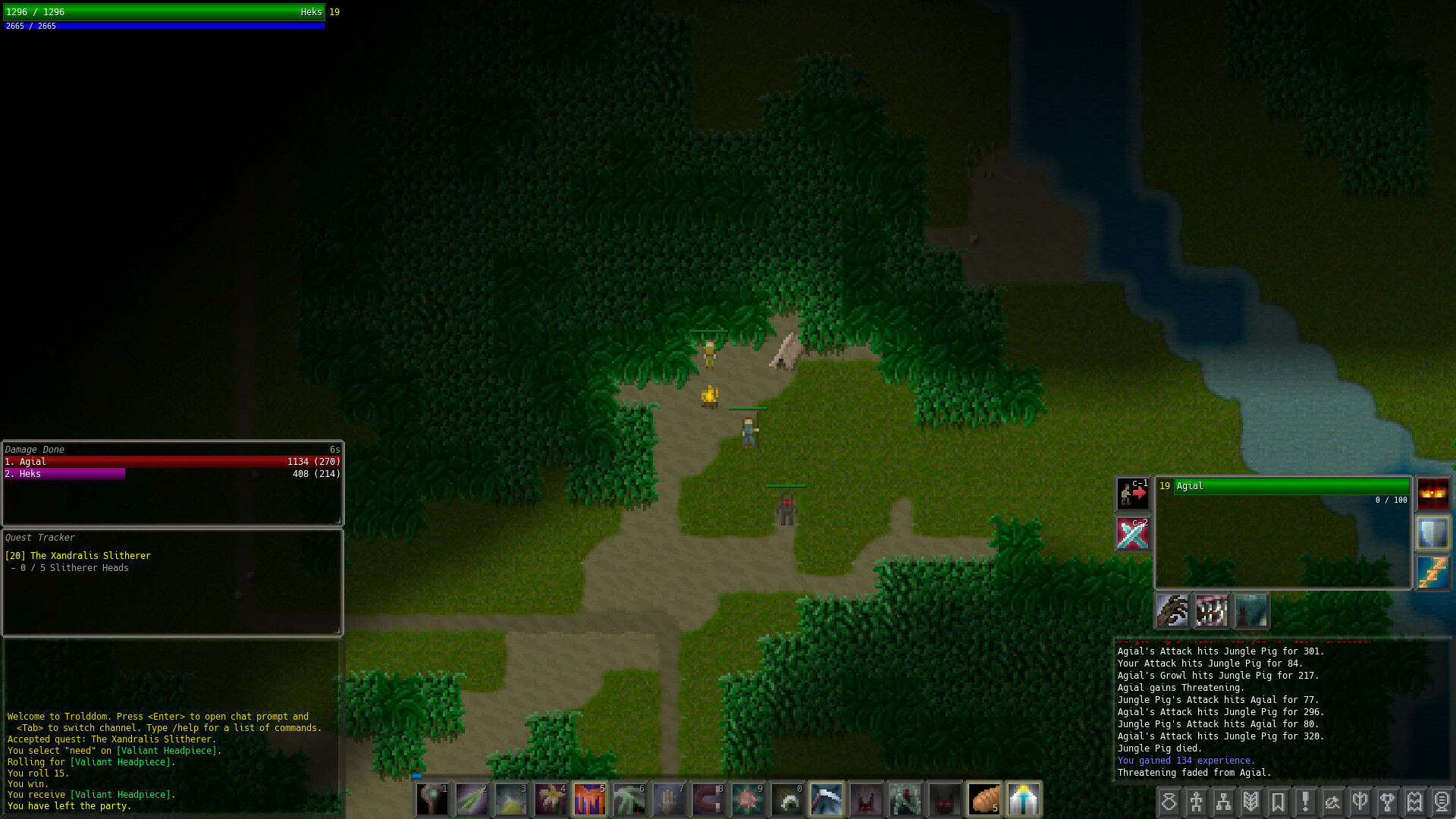Put the pet to sleep with the Zzz stance
1456x819 pixels.
(1432, 573)
